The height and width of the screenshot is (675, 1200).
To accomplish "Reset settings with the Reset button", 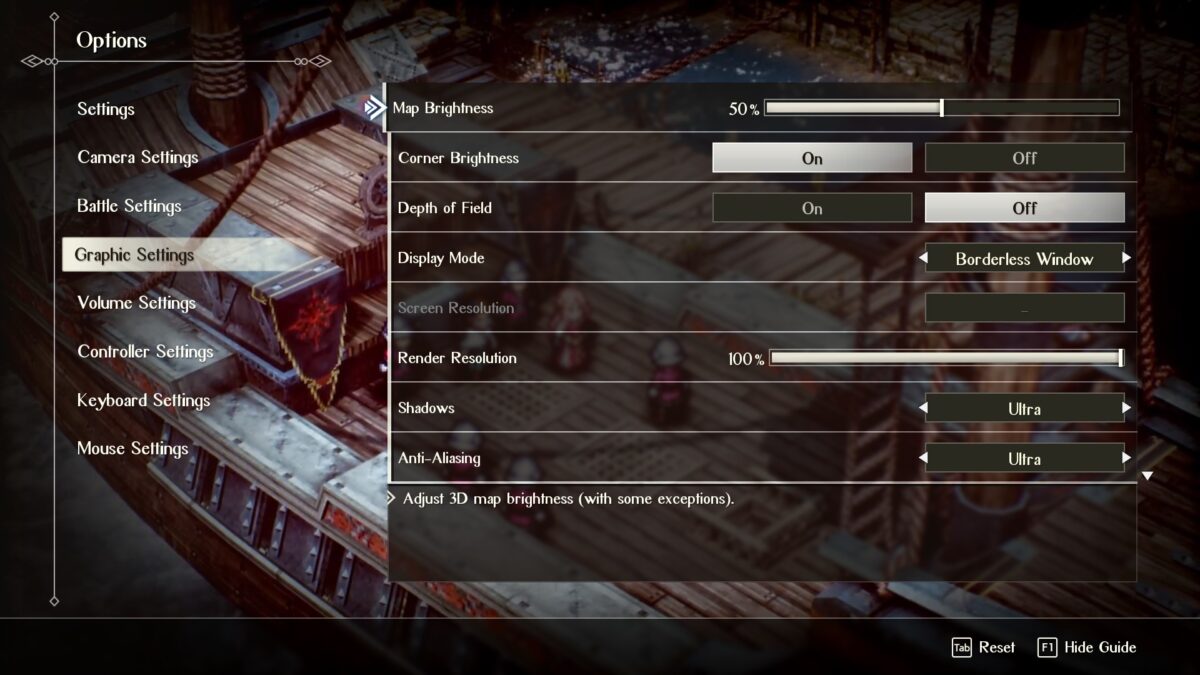I will tap(984, 648).
